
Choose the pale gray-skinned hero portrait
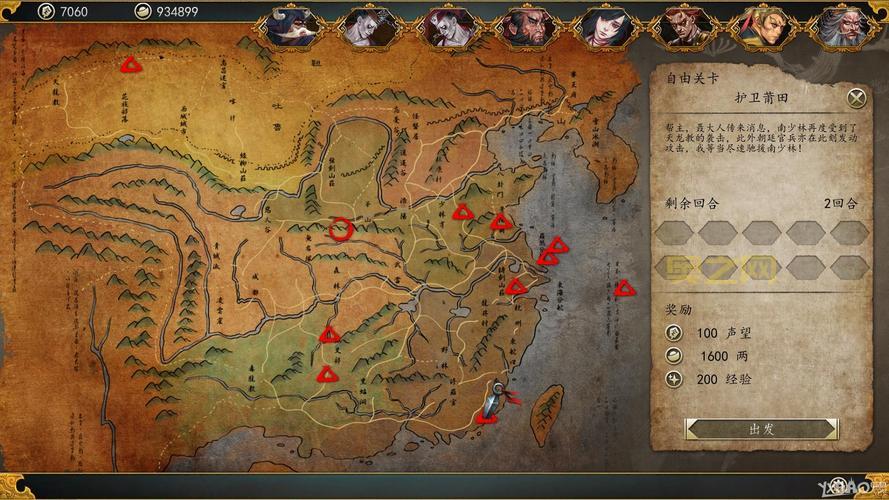(369, 25)
